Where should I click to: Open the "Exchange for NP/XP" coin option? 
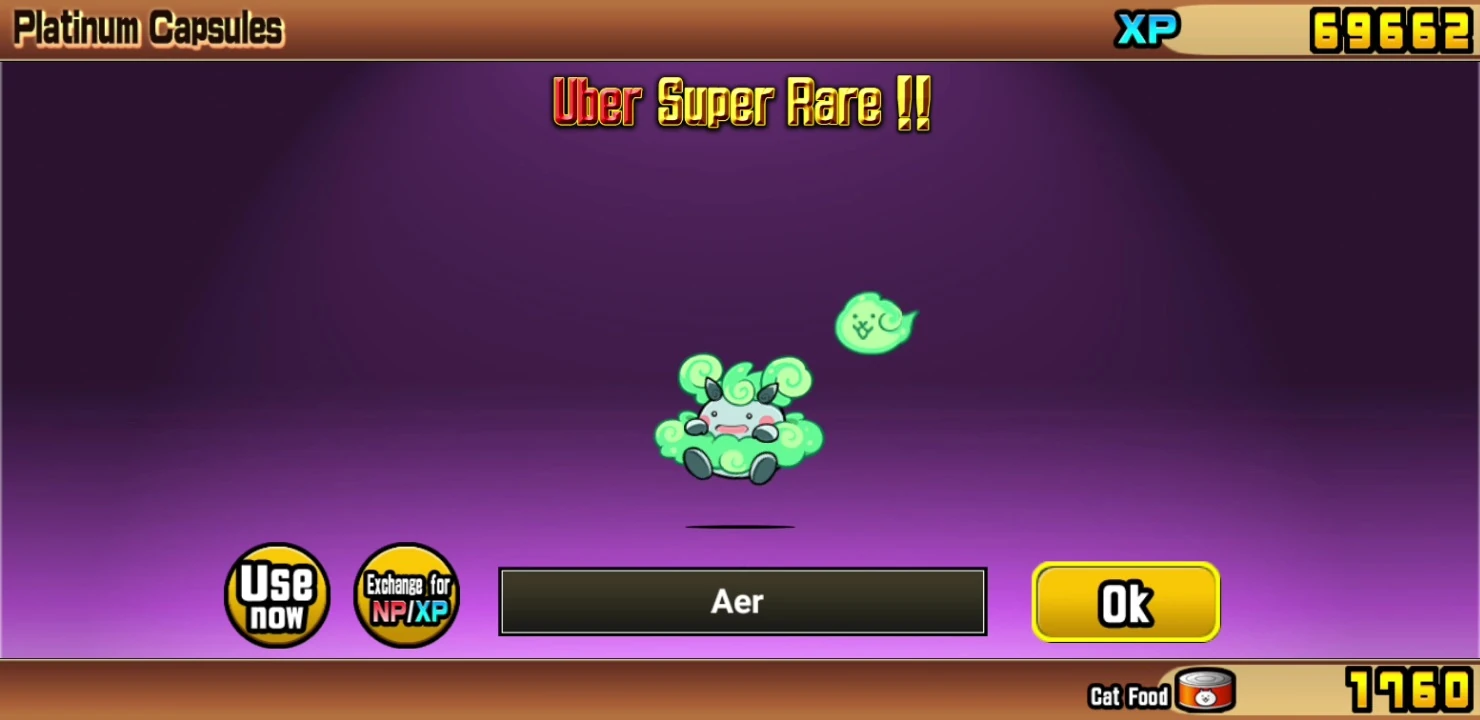406,595
